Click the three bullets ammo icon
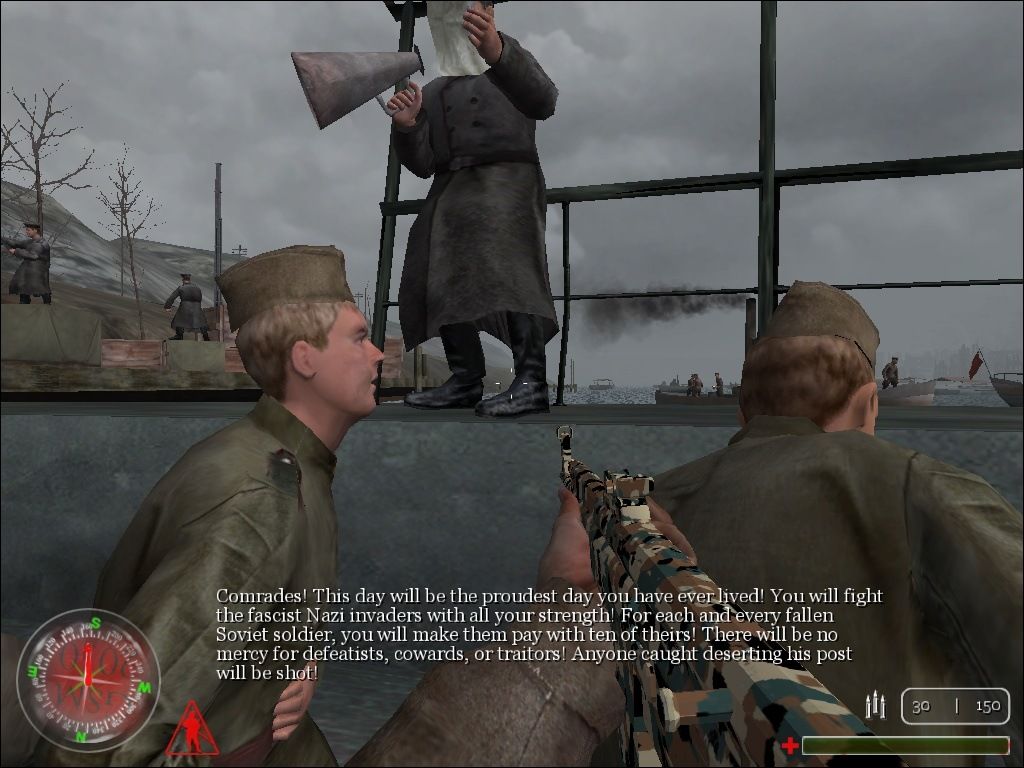This screenshot has height=768, width=1024. [876, 706]
